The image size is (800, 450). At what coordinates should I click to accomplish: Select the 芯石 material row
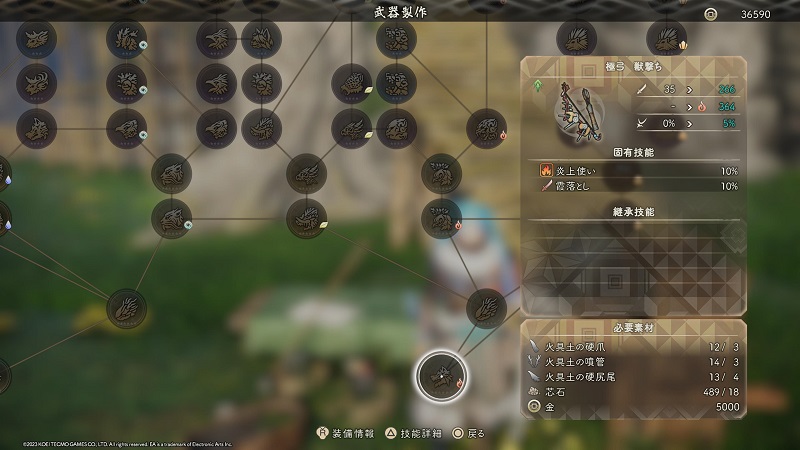635,391
